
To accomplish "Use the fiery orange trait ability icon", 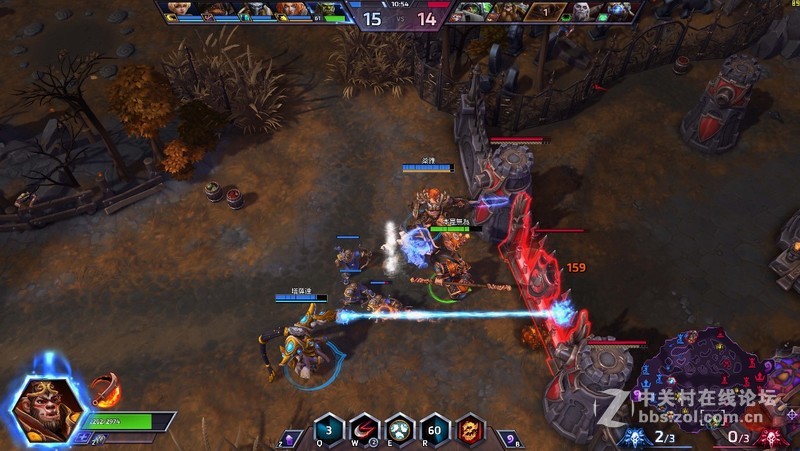I will pos(469,431).
